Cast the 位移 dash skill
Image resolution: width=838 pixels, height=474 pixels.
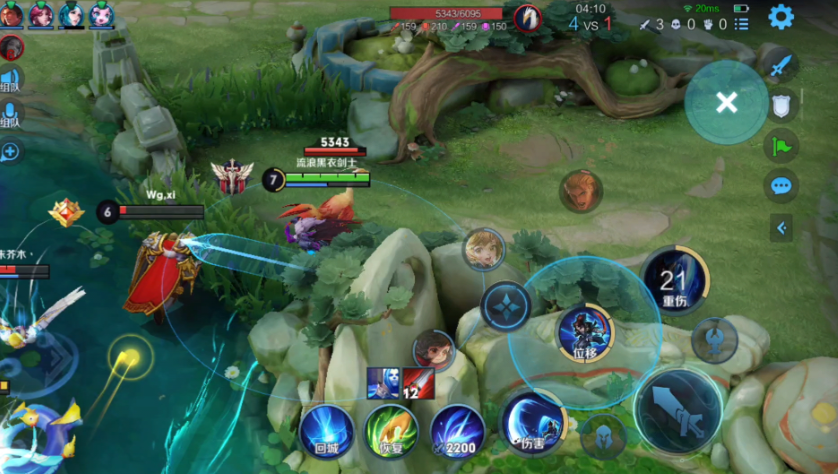pyautogui.click(x=585, y=333)
